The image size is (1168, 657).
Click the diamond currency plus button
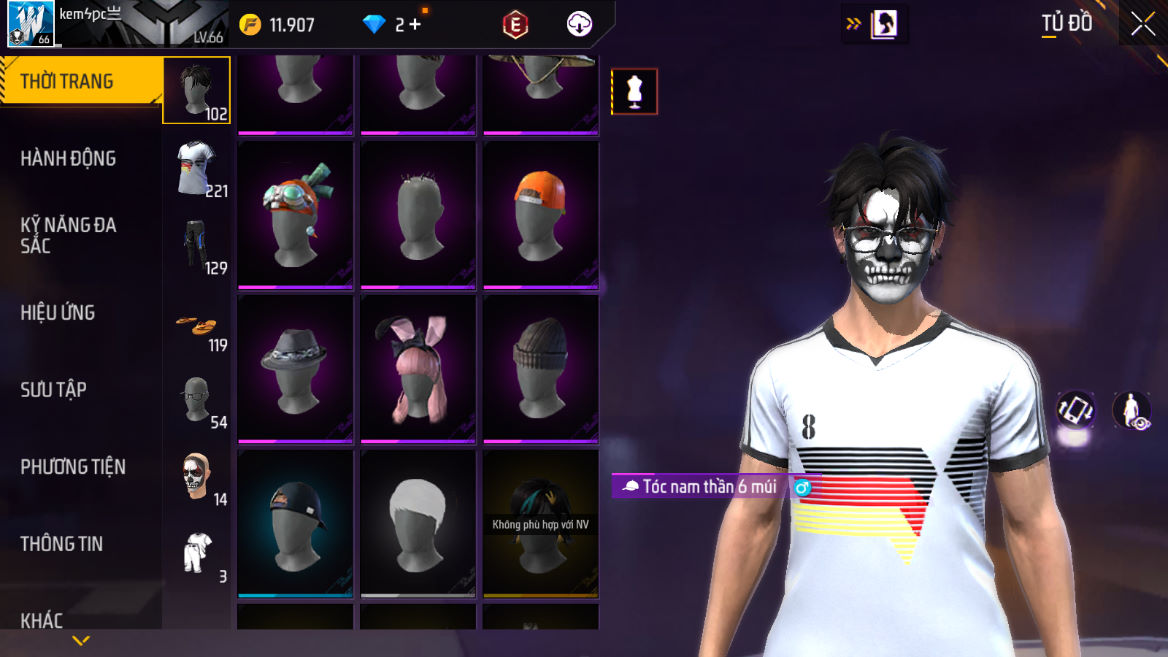point(415,25)
